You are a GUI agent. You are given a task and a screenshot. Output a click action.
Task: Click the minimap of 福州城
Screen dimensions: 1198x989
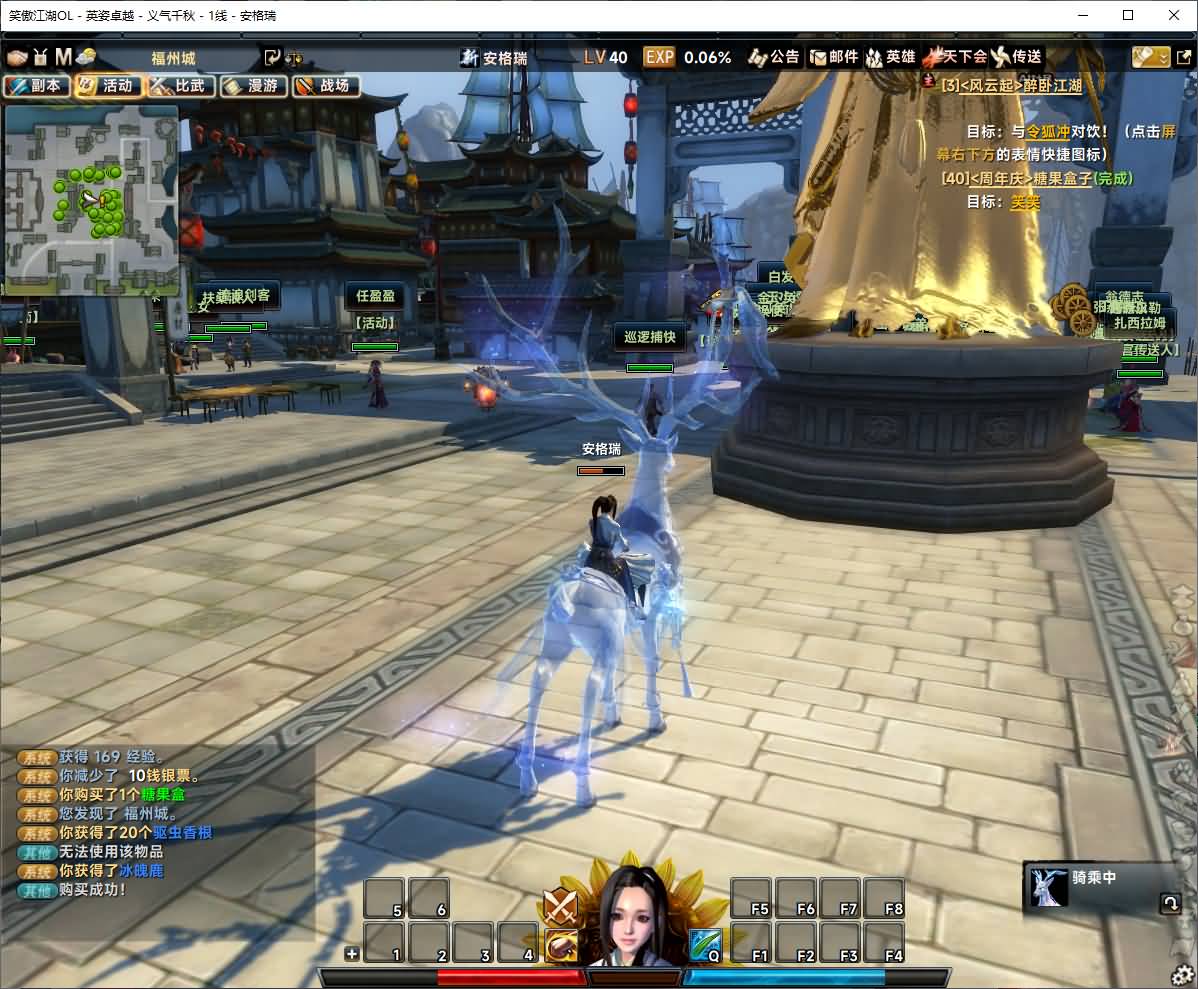(91, 200)
